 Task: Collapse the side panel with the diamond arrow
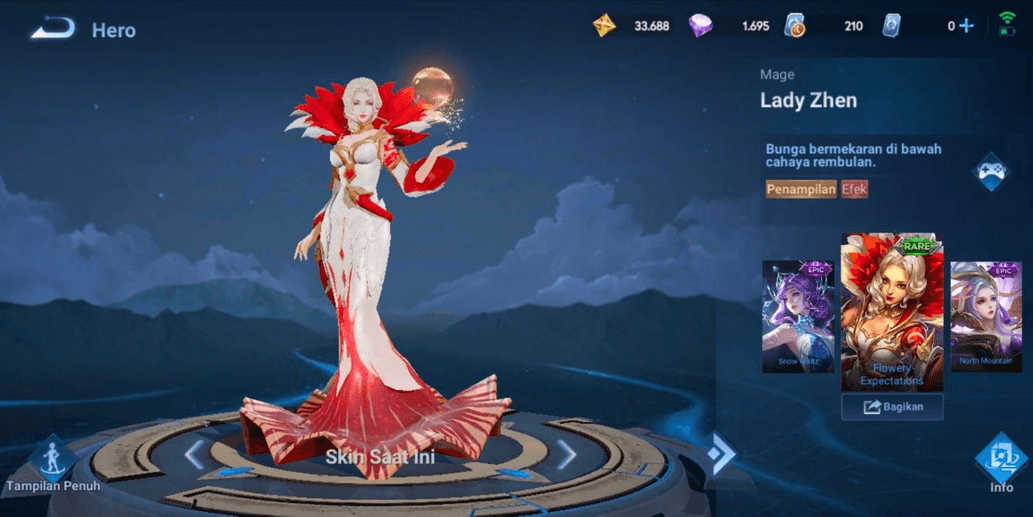pos(720,454)
